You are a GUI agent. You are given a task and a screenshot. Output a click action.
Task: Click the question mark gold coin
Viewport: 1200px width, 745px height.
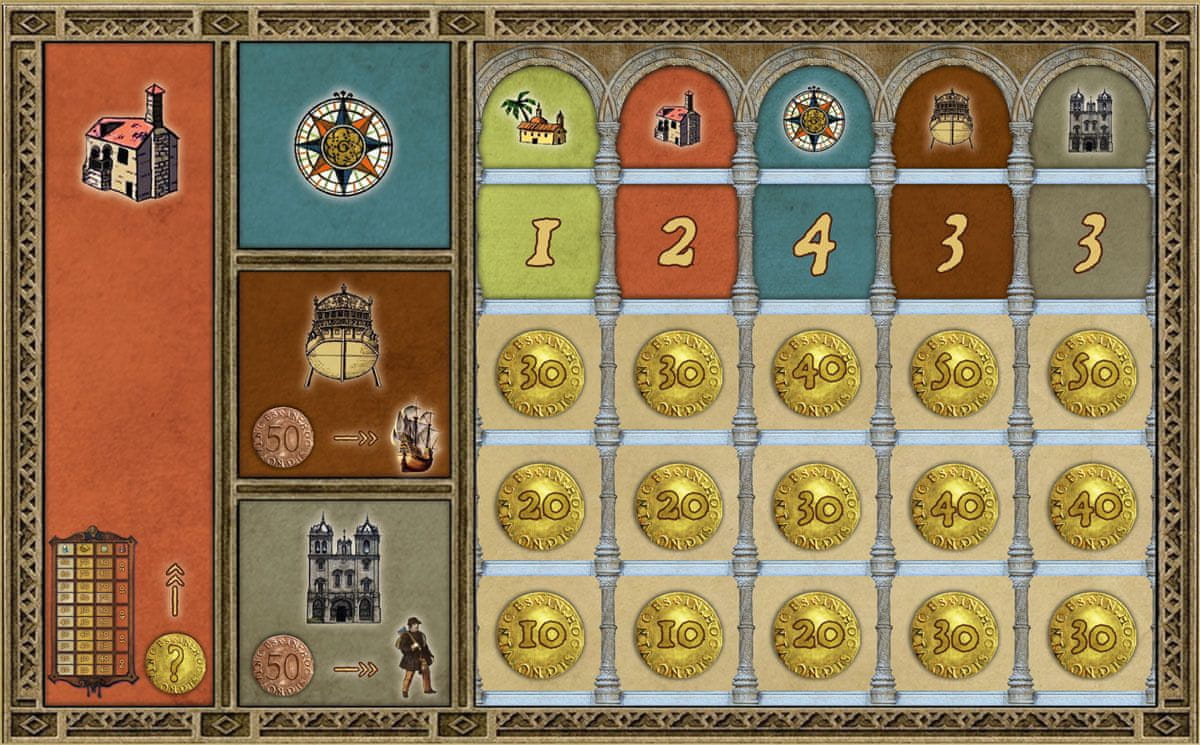pos(176,661)
